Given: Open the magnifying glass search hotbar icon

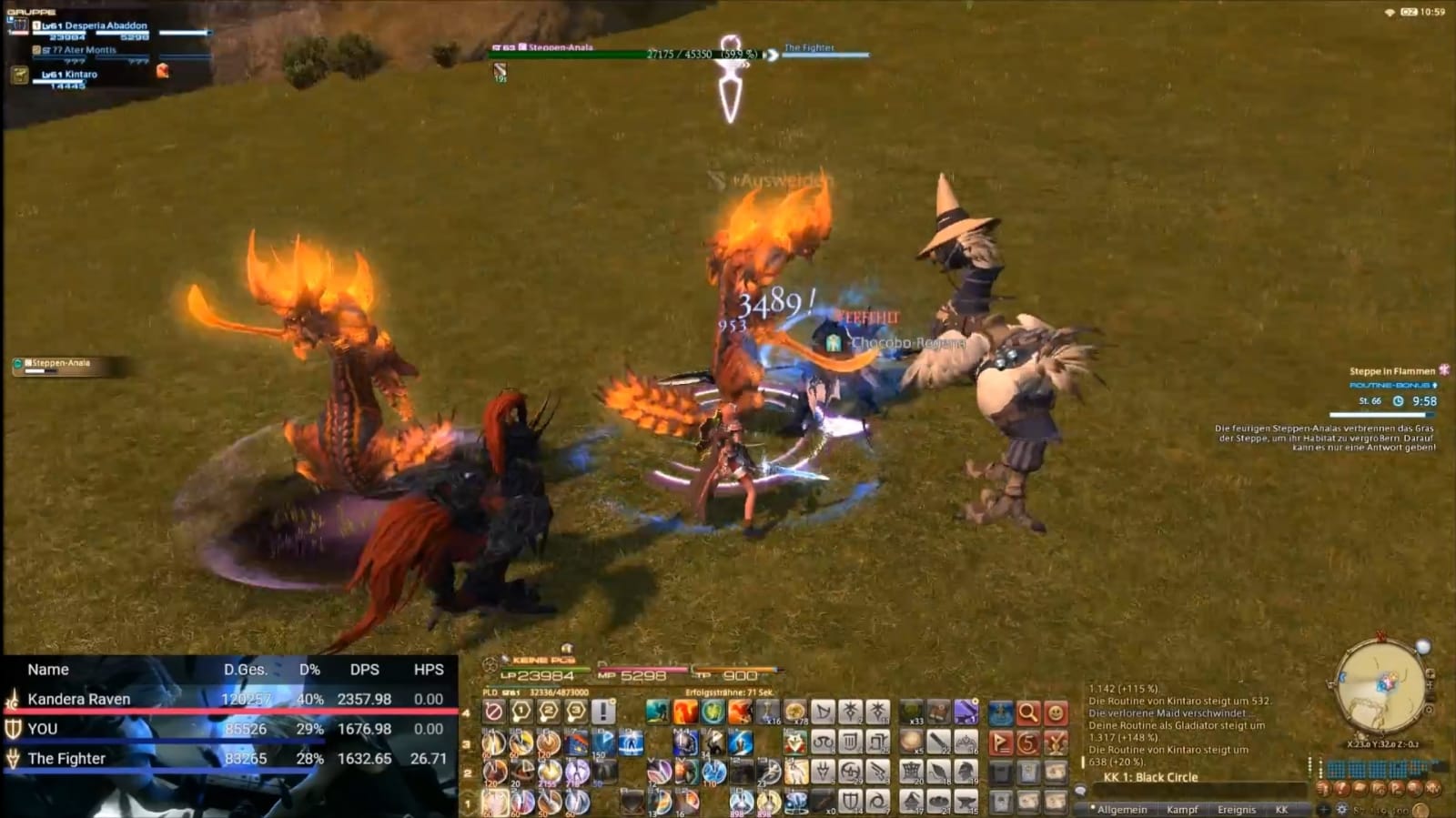Looking at the screenshot, I should pyautogui.click(x=1027, y=712).
